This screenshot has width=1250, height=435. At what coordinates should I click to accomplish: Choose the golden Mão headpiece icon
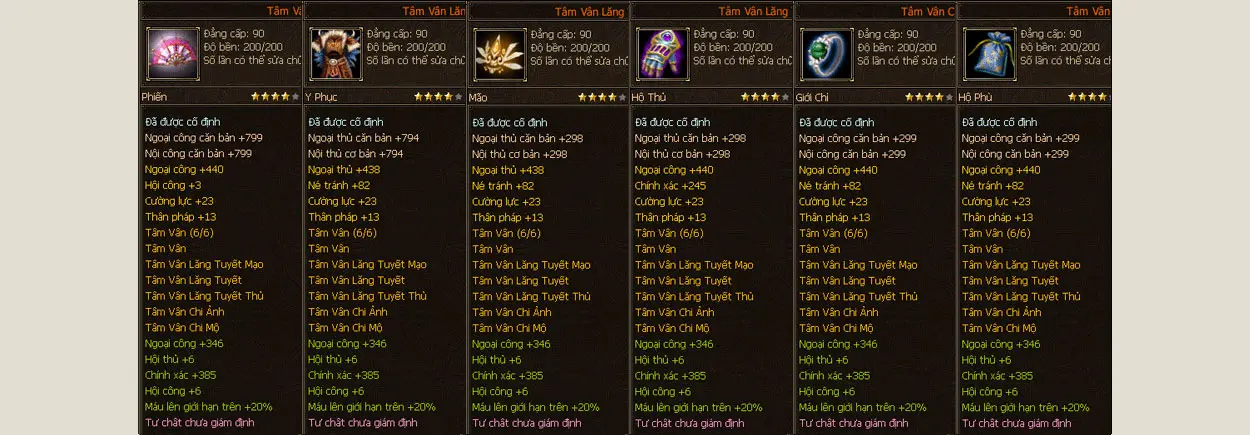click(x=499, y=53)
